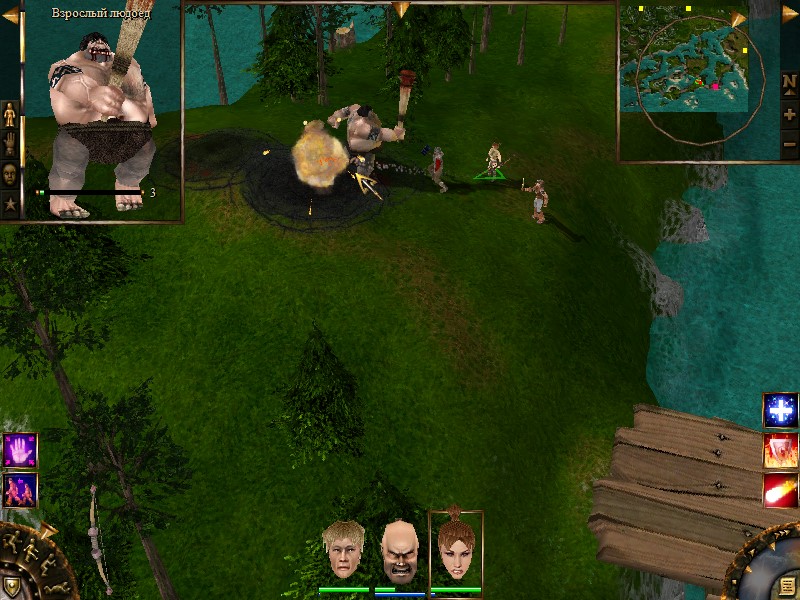This screenshot has width=800, height=600.
Task: Use the purple glowing hand spell
Action: (19, 450)
